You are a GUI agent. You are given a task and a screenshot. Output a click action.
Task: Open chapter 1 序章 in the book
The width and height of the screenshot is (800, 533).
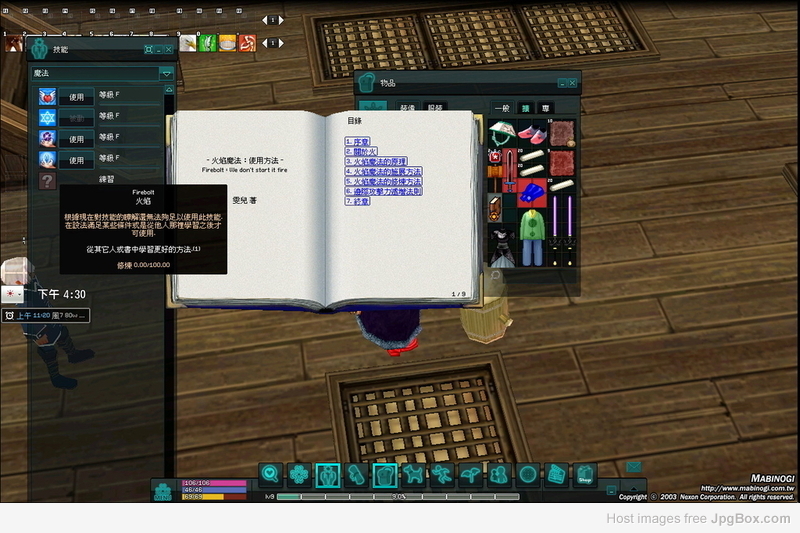click(x=357, y=141)
